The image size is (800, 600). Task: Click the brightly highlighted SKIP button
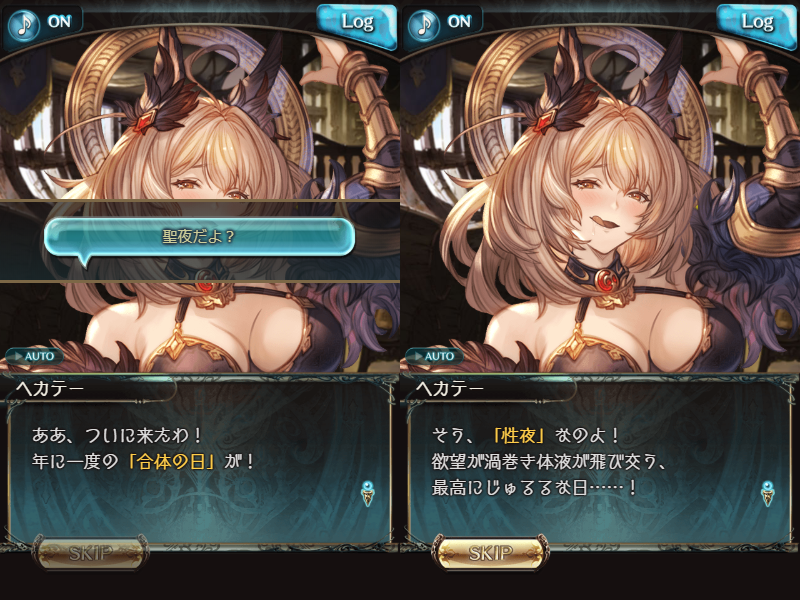[x=490, y=552]
